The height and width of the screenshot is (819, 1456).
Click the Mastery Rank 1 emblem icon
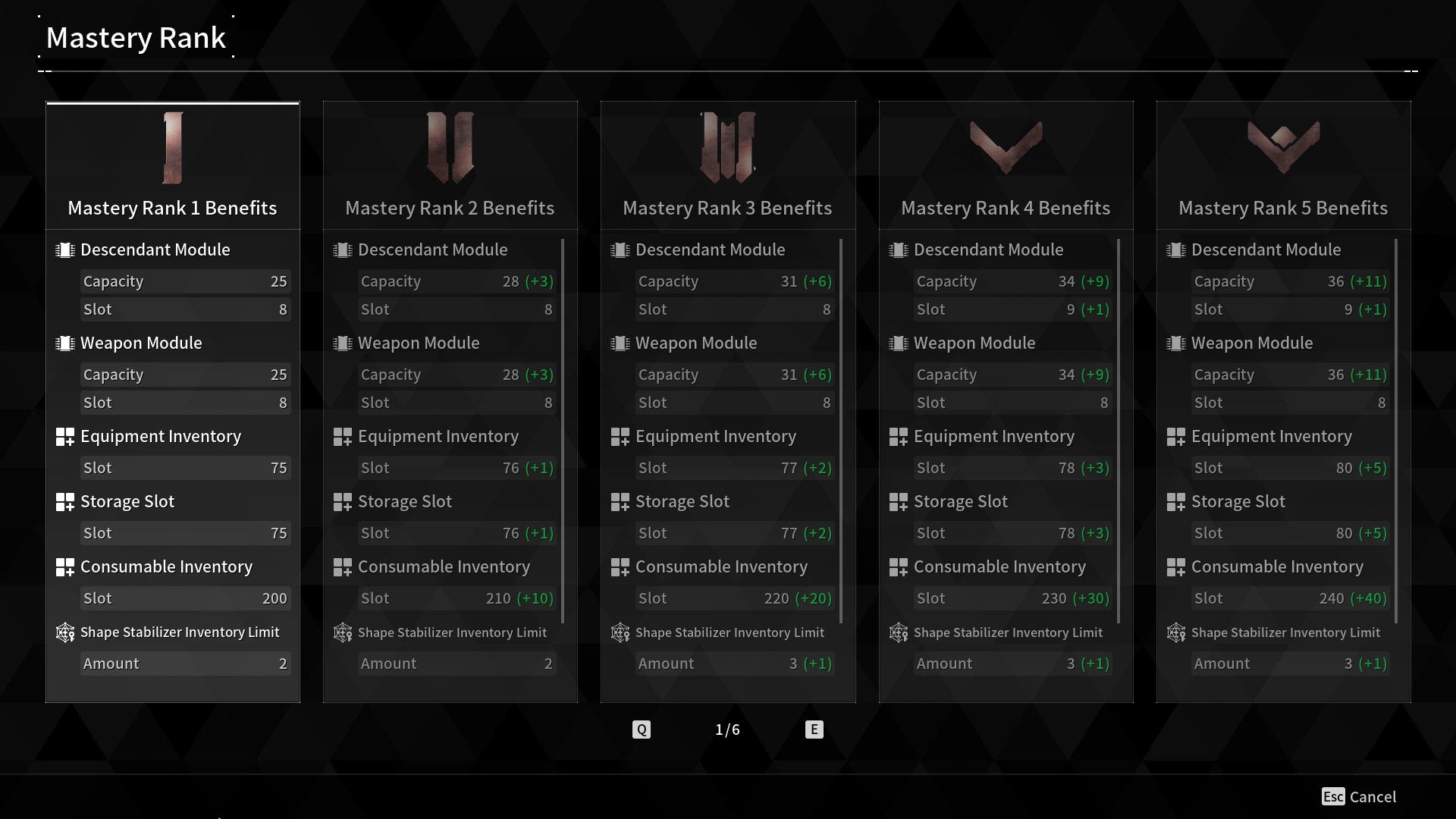[x=172, y=148]
